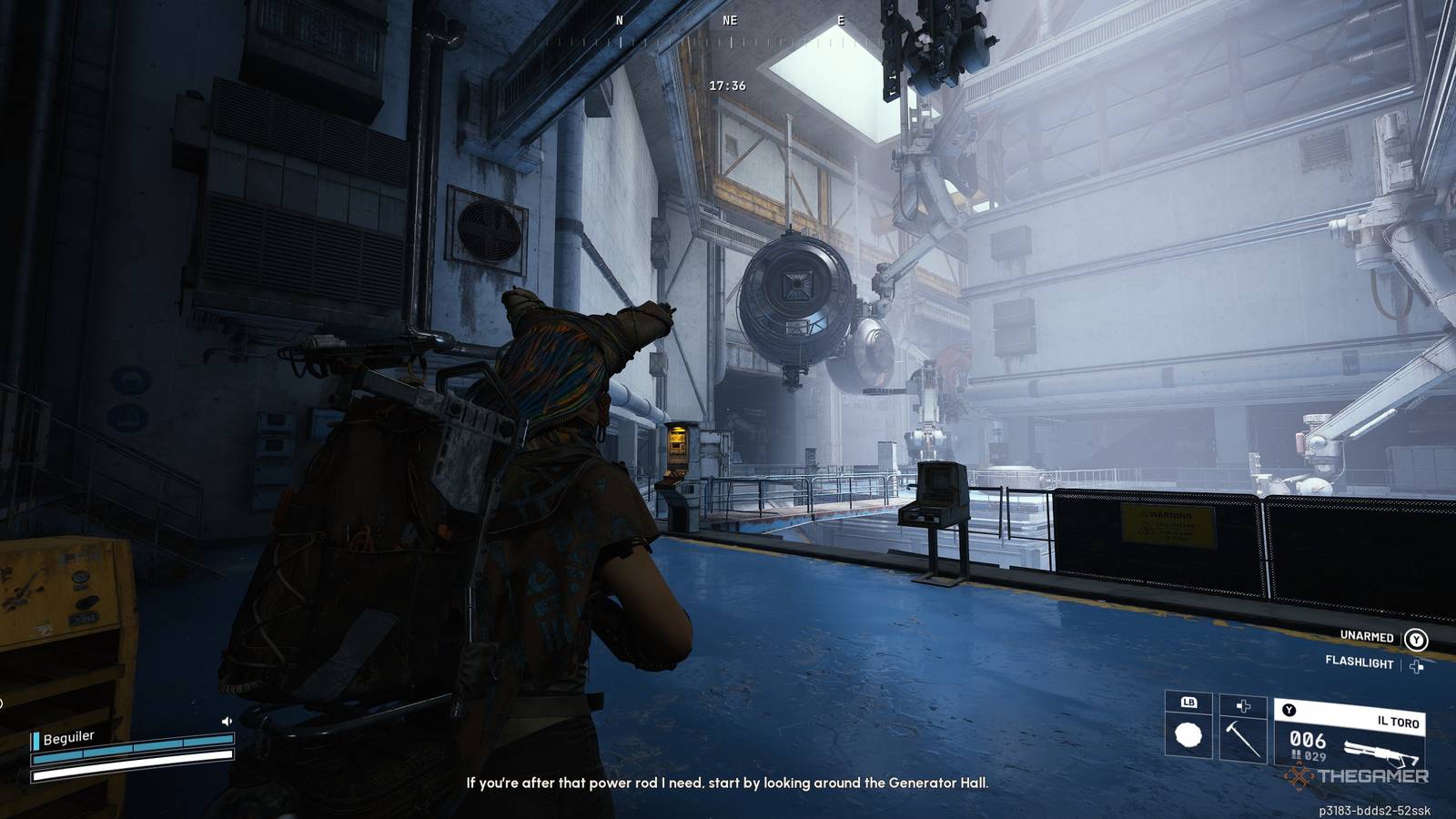Image resolution: width=1456 pixels, height=819 pixels.
Task: Click the d-pad icon next to FLASHLIGHT
Action: [1416, 666]
